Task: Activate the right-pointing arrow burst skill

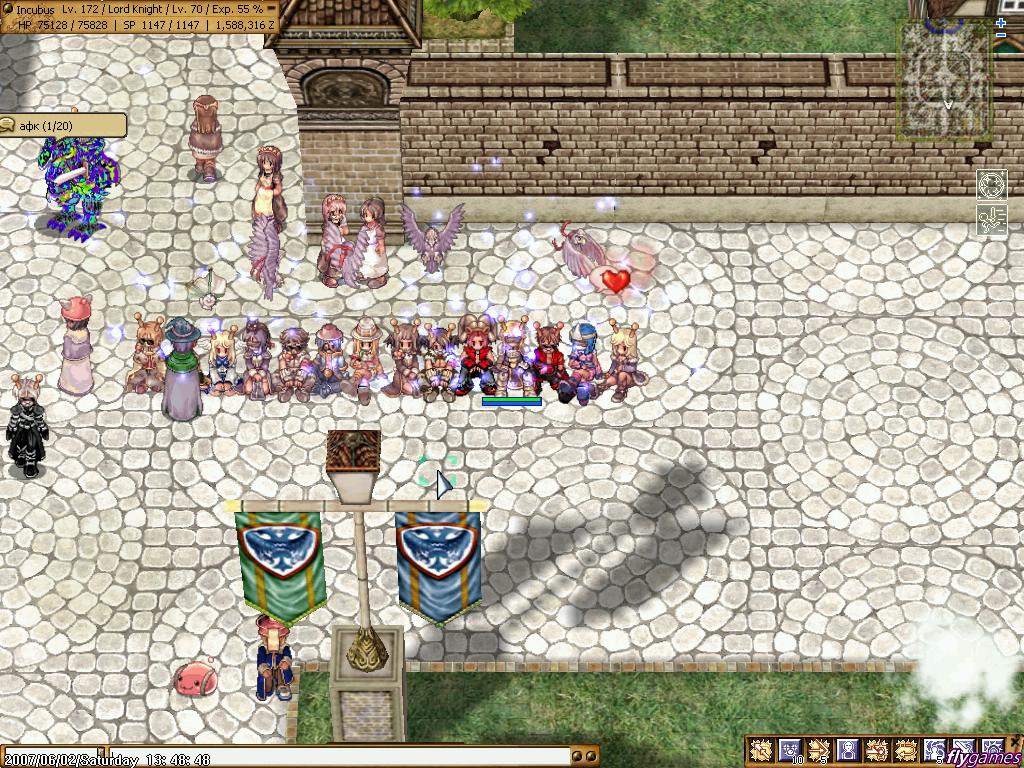Action: [x=819, y=750]
